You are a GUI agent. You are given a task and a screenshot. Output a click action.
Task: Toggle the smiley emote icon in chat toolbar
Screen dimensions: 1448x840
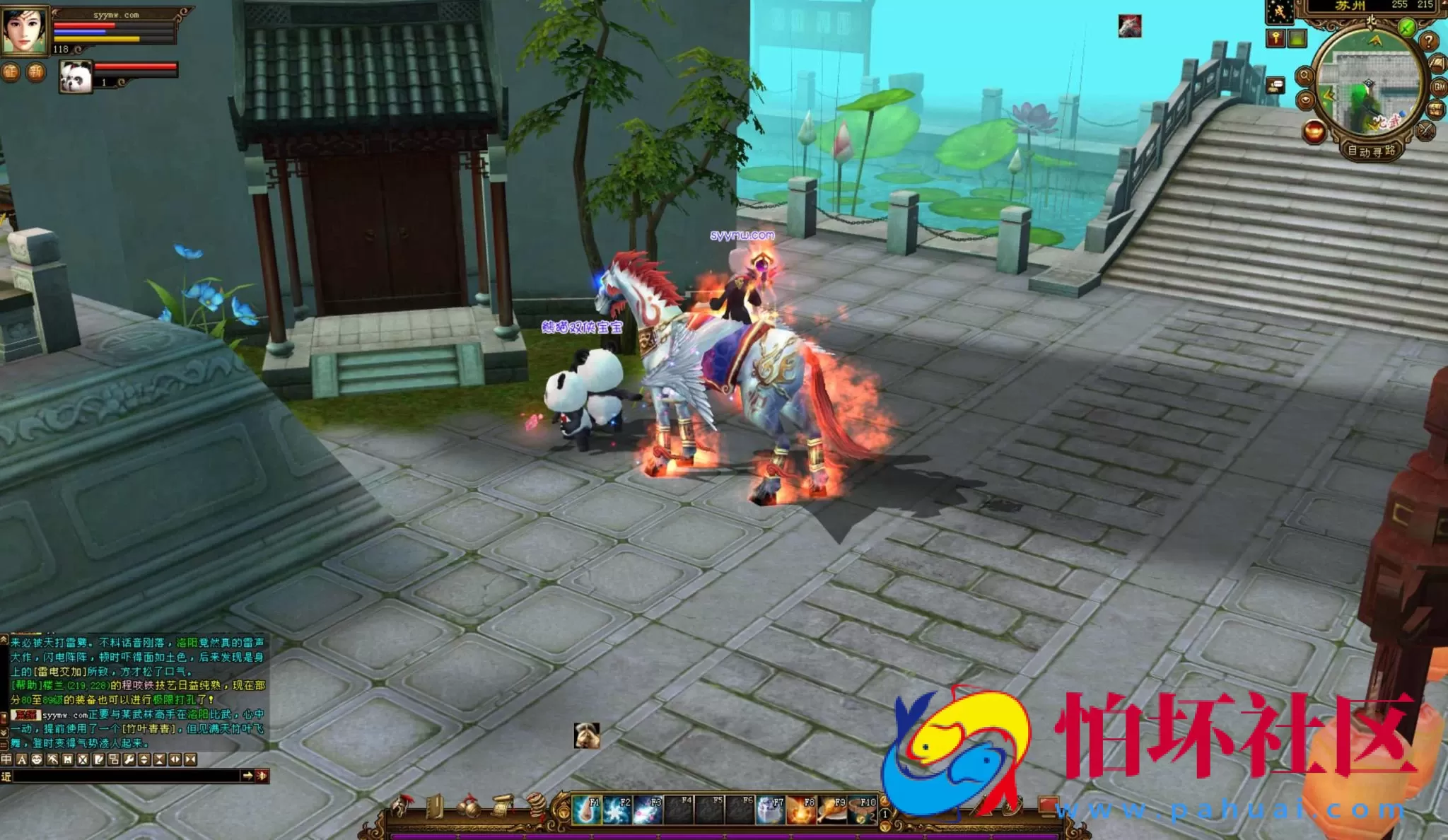coord(37,759)
